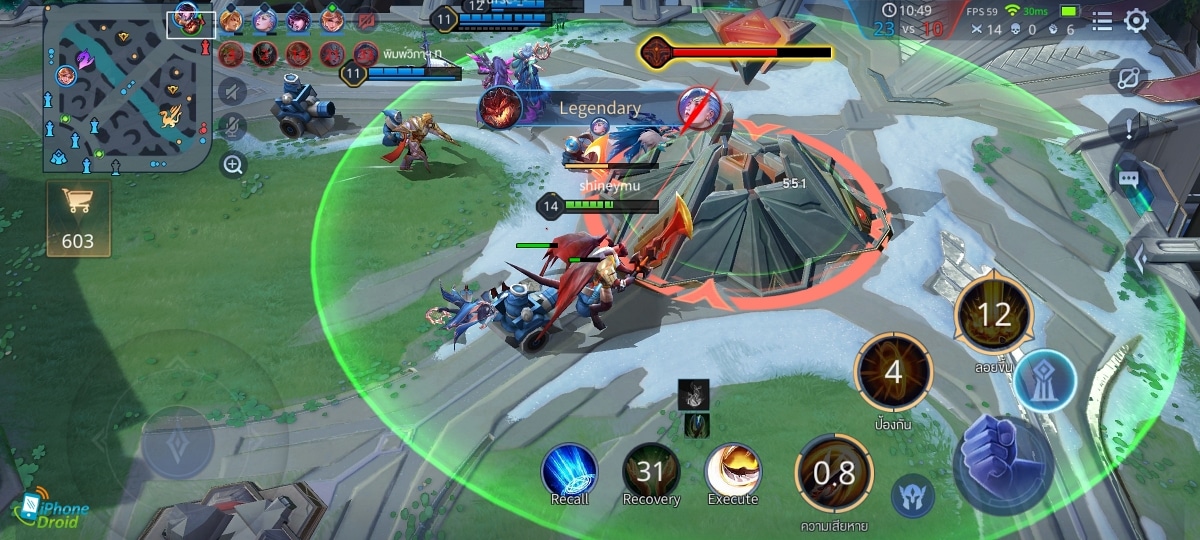This screenshot has height=540, width=1200.
Task: Cast the Execute talent
Action: pos(733,471)
